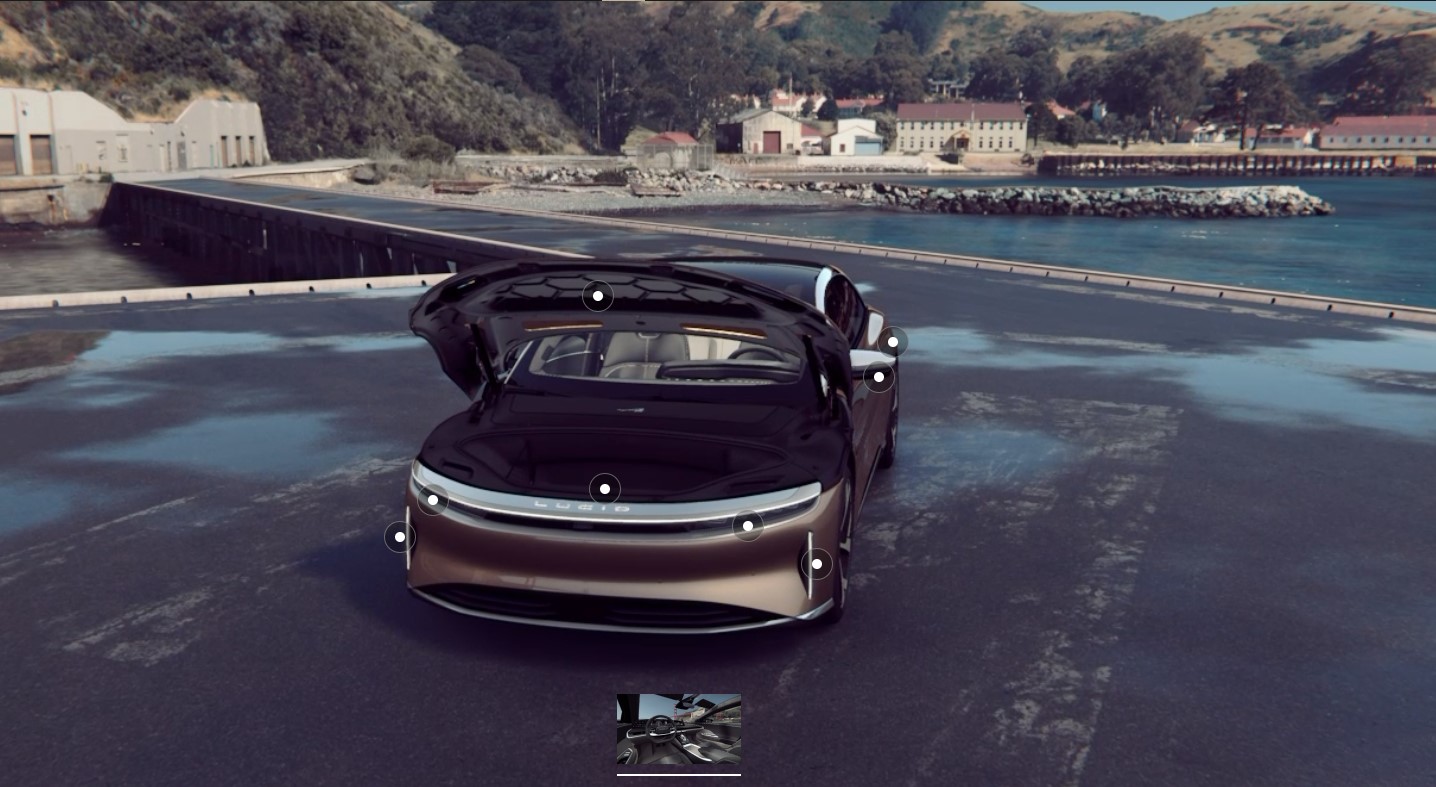Toggle the open driver door shut

[878, 377]
